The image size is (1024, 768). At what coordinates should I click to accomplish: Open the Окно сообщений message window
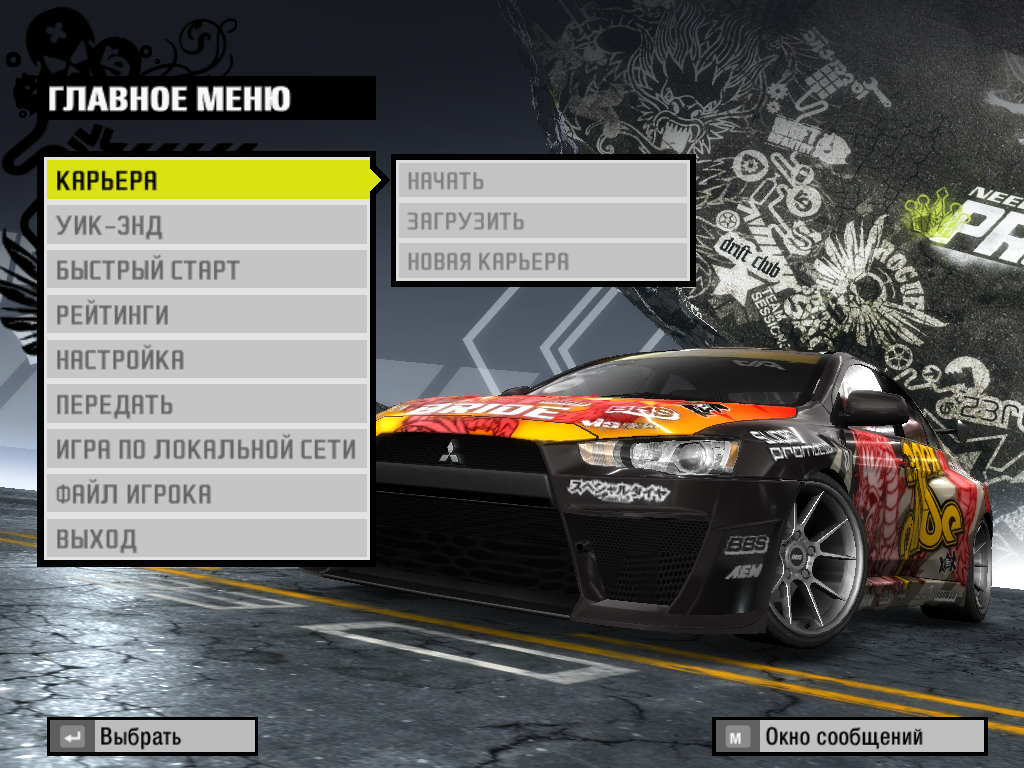tap(849, 737)
